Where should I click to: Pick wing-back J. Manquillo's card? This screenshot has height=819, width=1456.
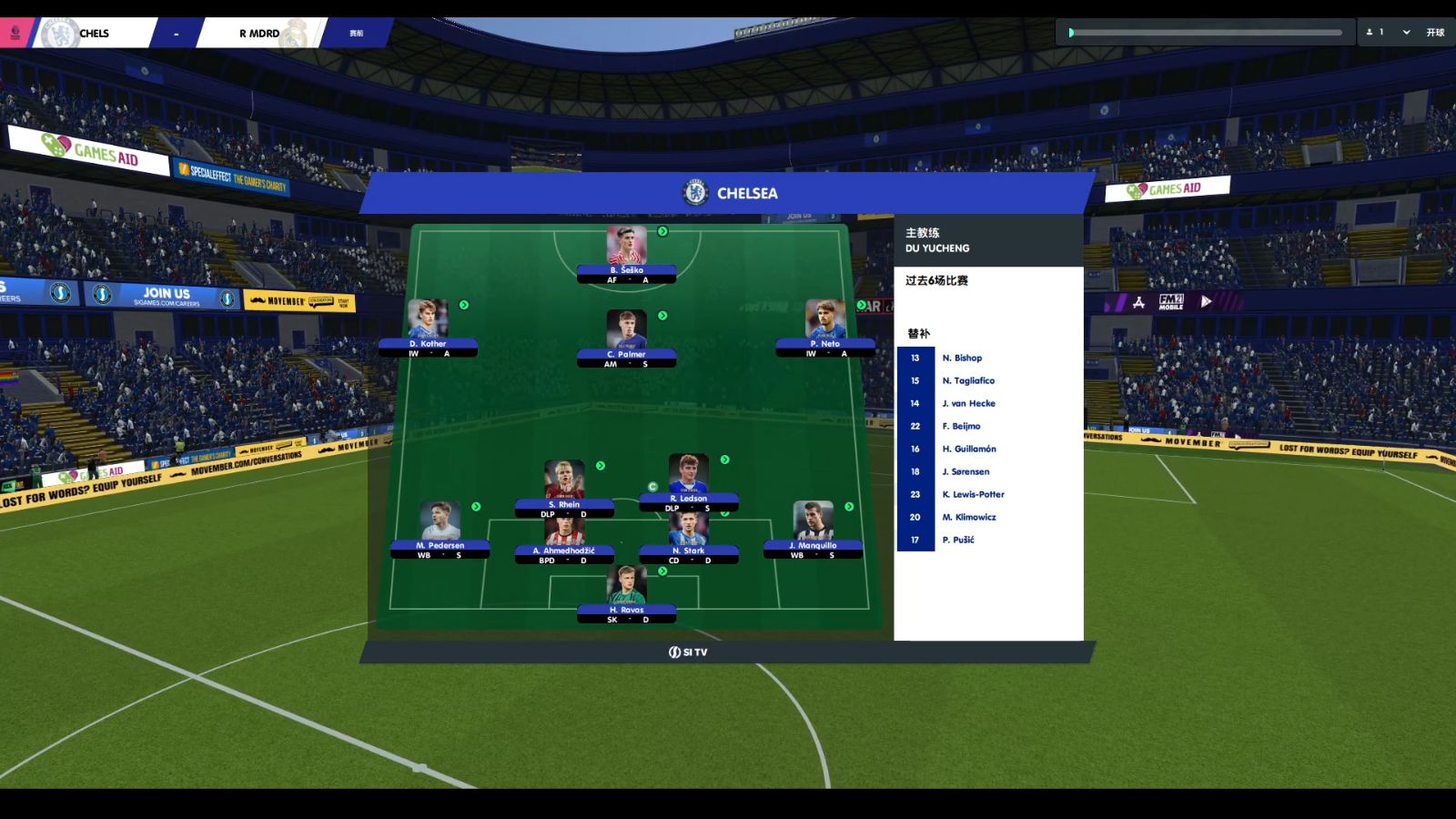pos(813,530)
